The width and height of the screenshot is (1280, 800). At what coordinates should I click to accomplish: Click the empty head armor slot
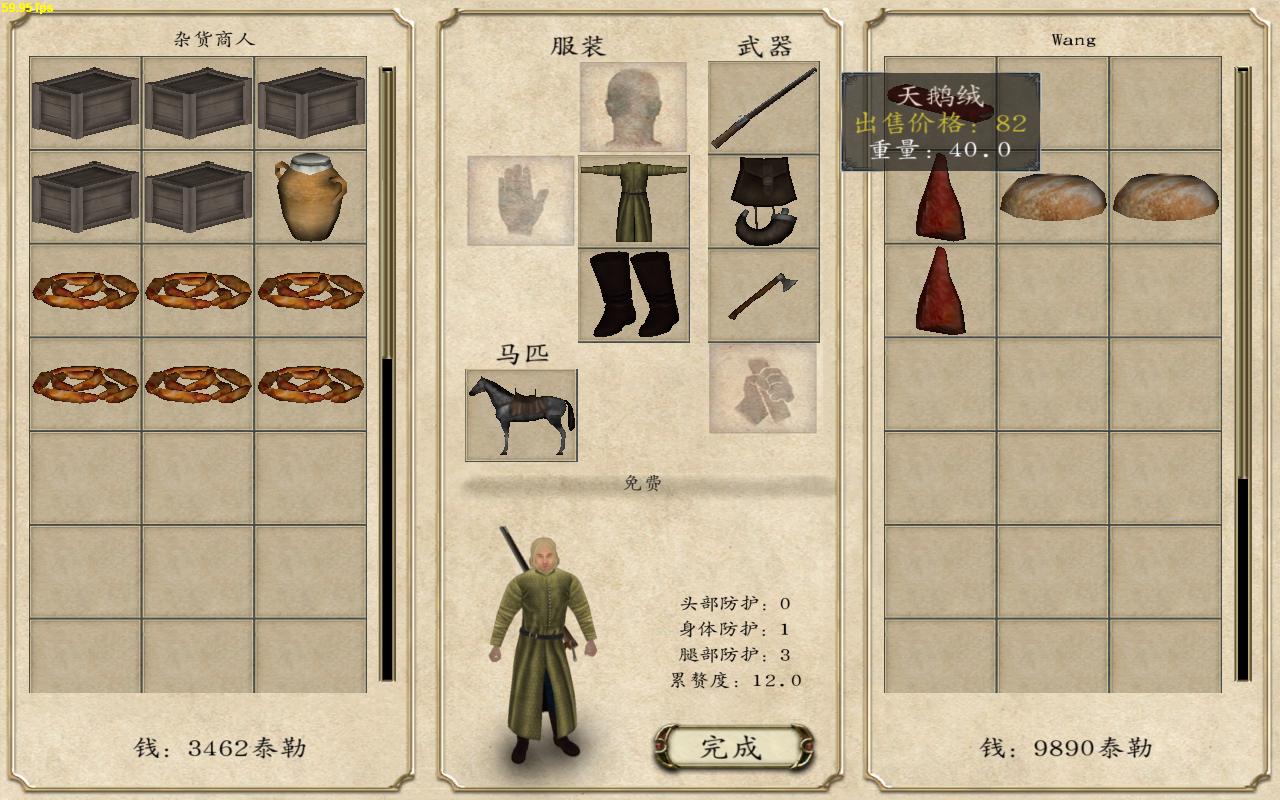tap(633, 107)
